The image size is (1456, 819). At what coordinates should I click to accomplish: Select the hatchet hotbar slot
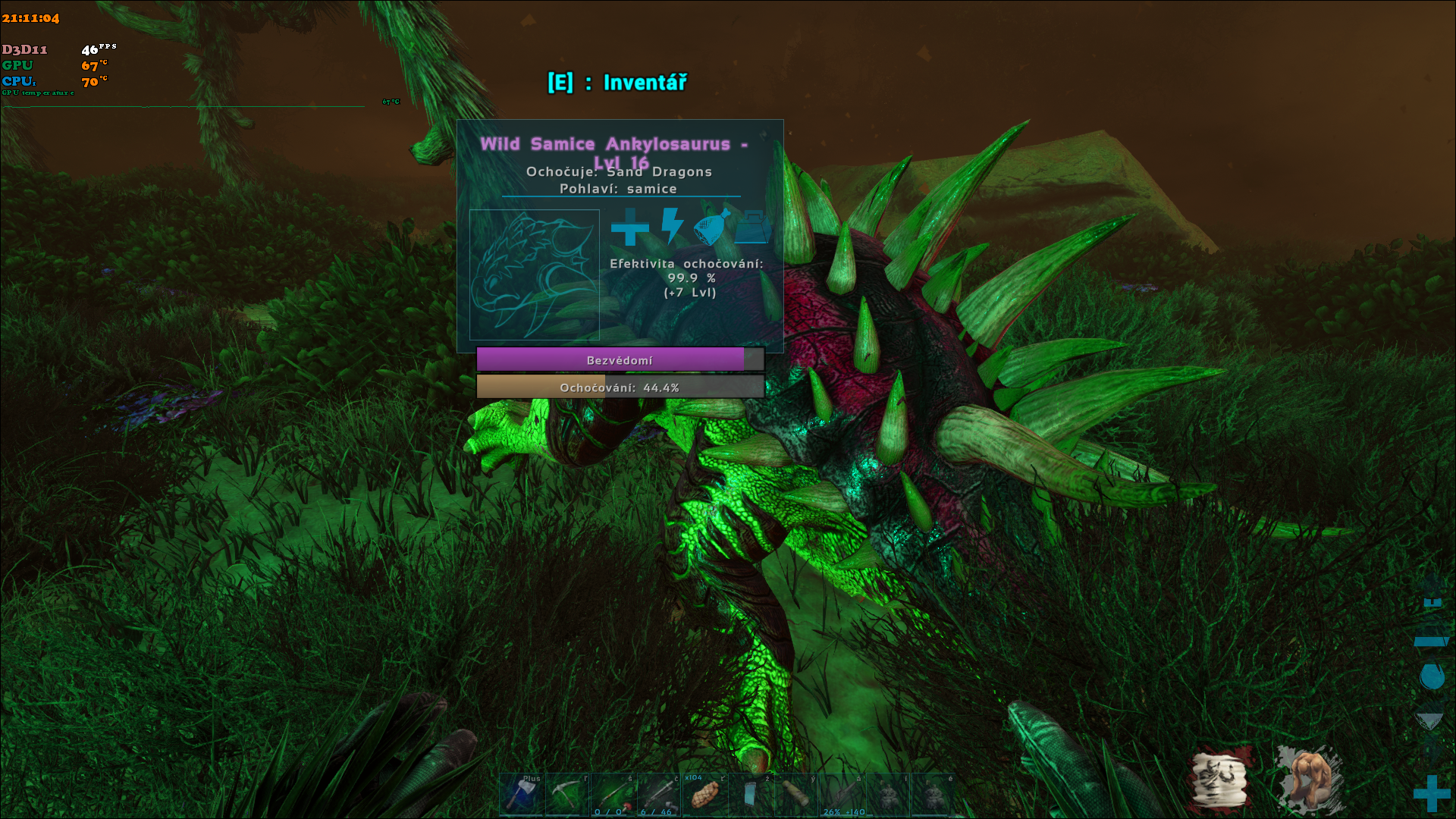521,795
